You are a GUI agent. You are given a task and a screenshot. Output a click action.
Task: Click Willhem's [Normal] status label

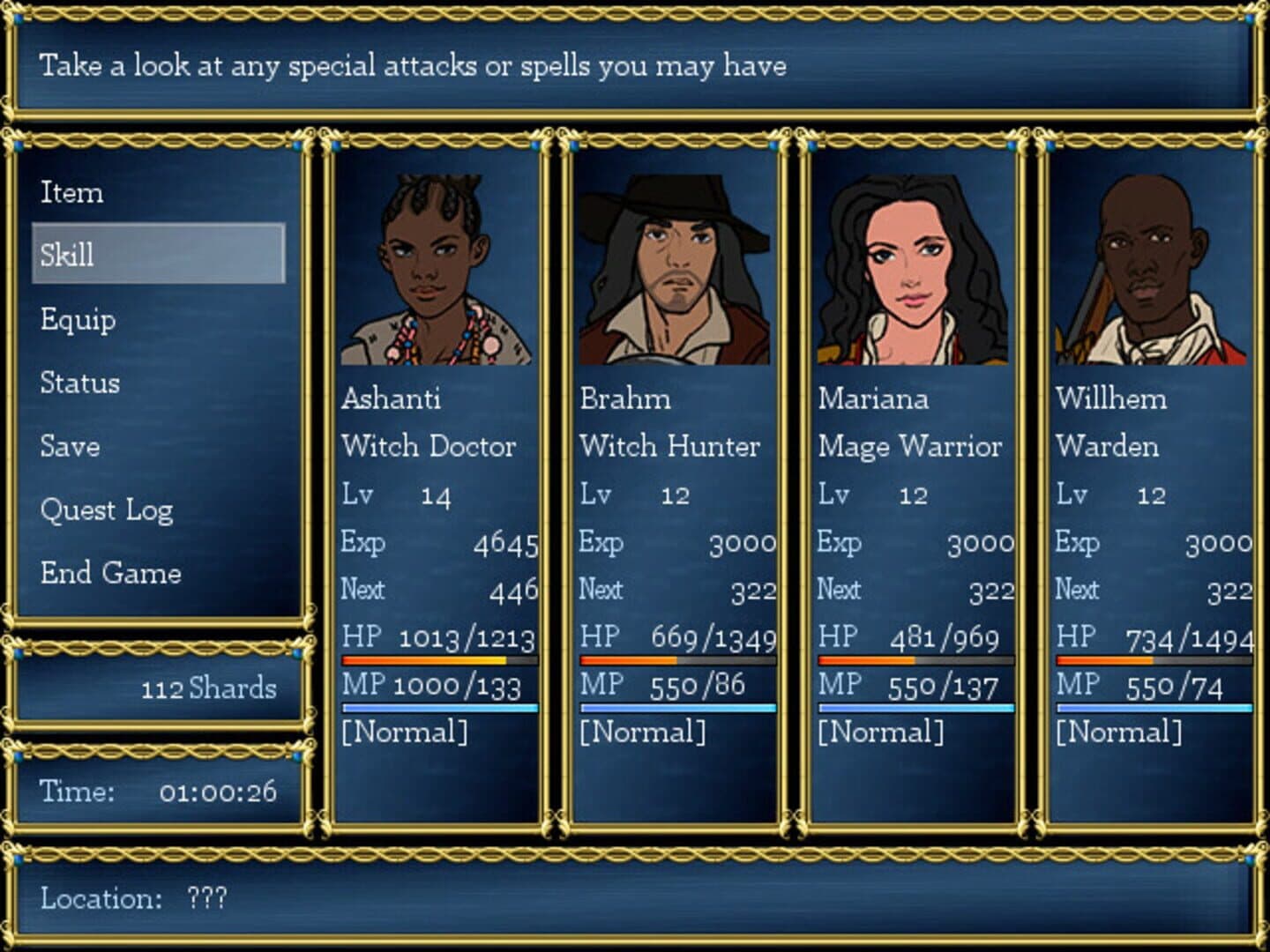tap(1119, 730)
